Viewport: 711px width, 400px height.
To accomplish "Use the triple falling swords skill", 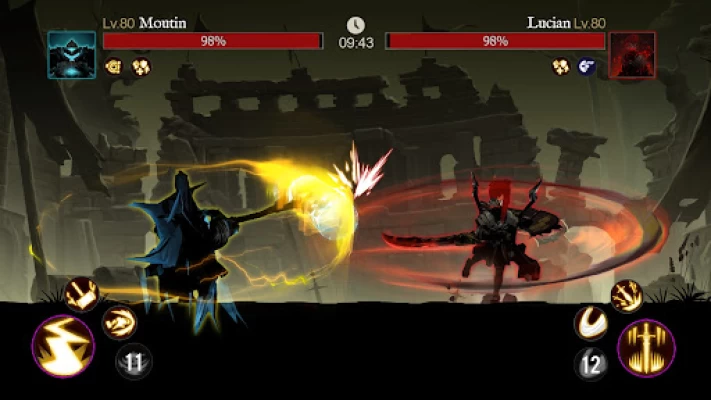I will 627,295.
